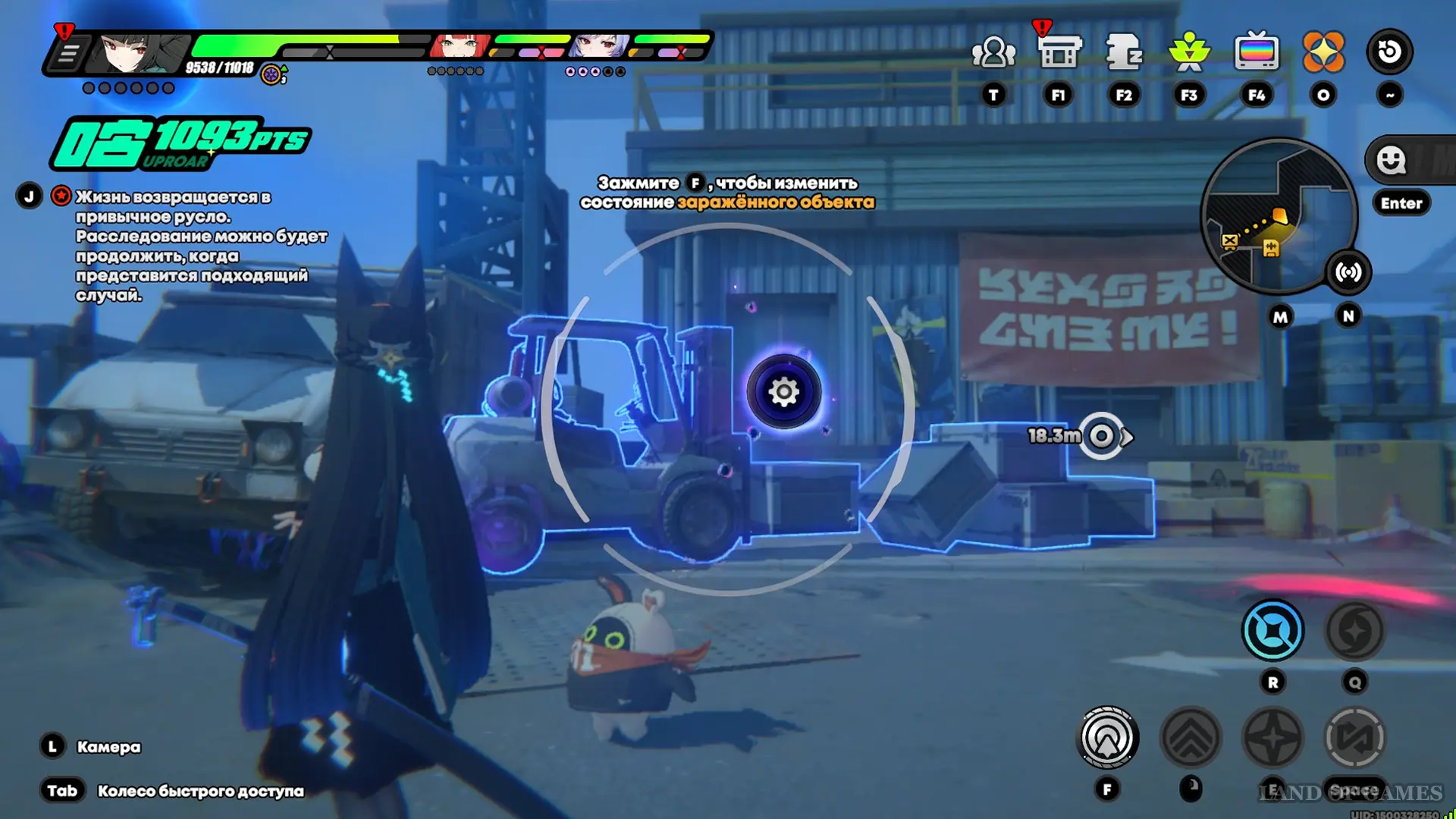Open the rainbow TV screen icon
The width and height of the screenshot is (1456, 819).
[x=1257, y=52]
